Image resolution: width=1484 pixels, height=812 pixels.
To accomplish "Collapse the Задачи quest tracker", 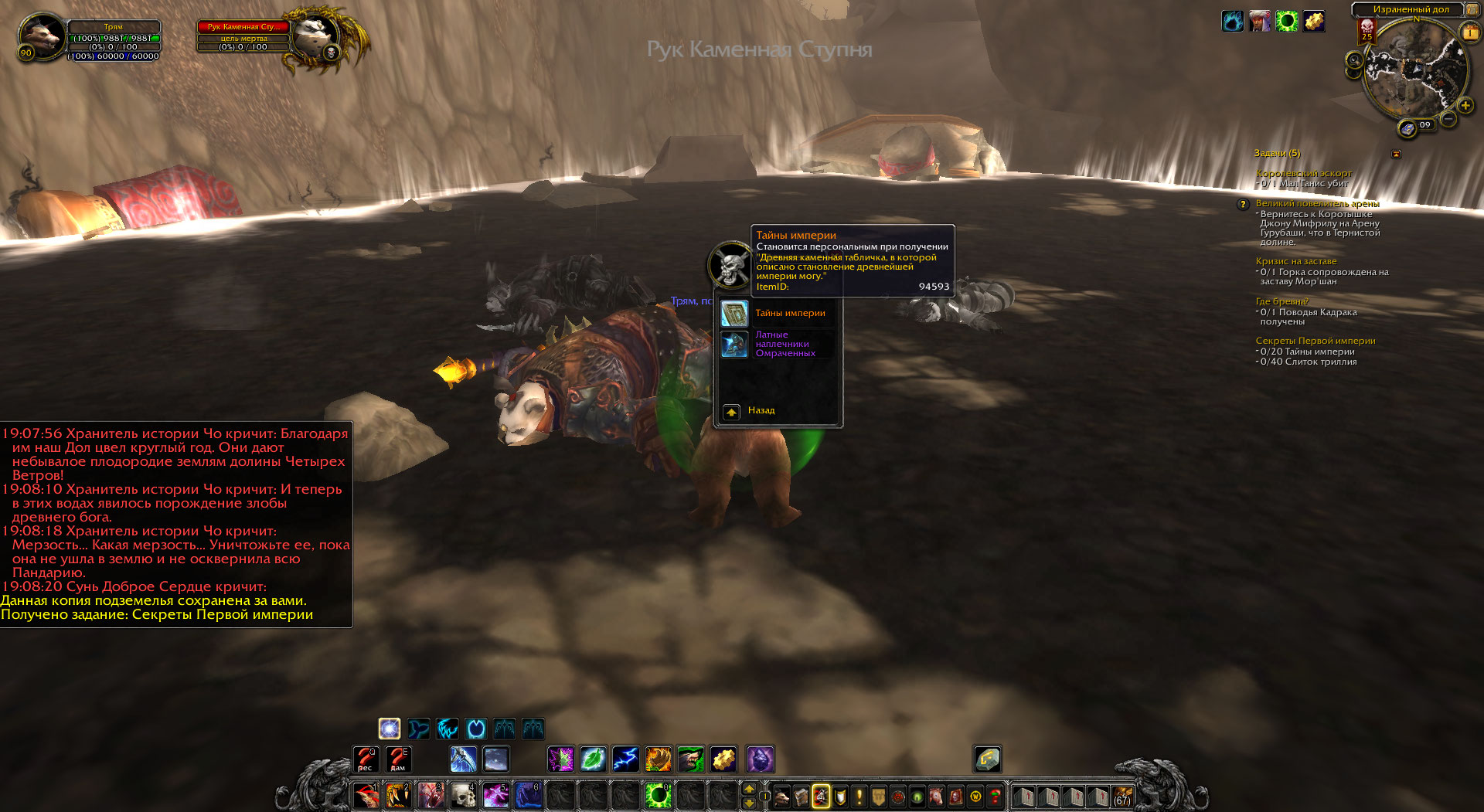I will coord(1396,154).
